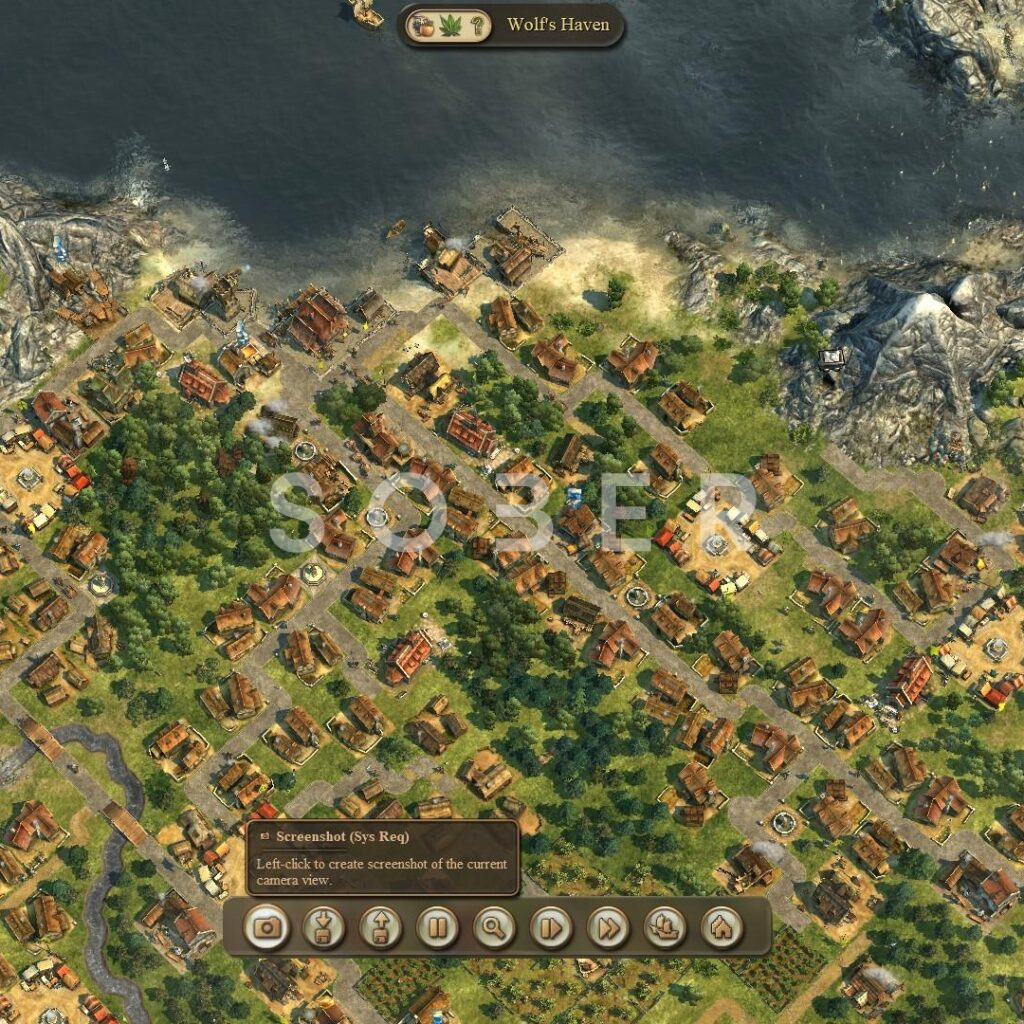Open the magnifying glass zoom button

point(494,927)
